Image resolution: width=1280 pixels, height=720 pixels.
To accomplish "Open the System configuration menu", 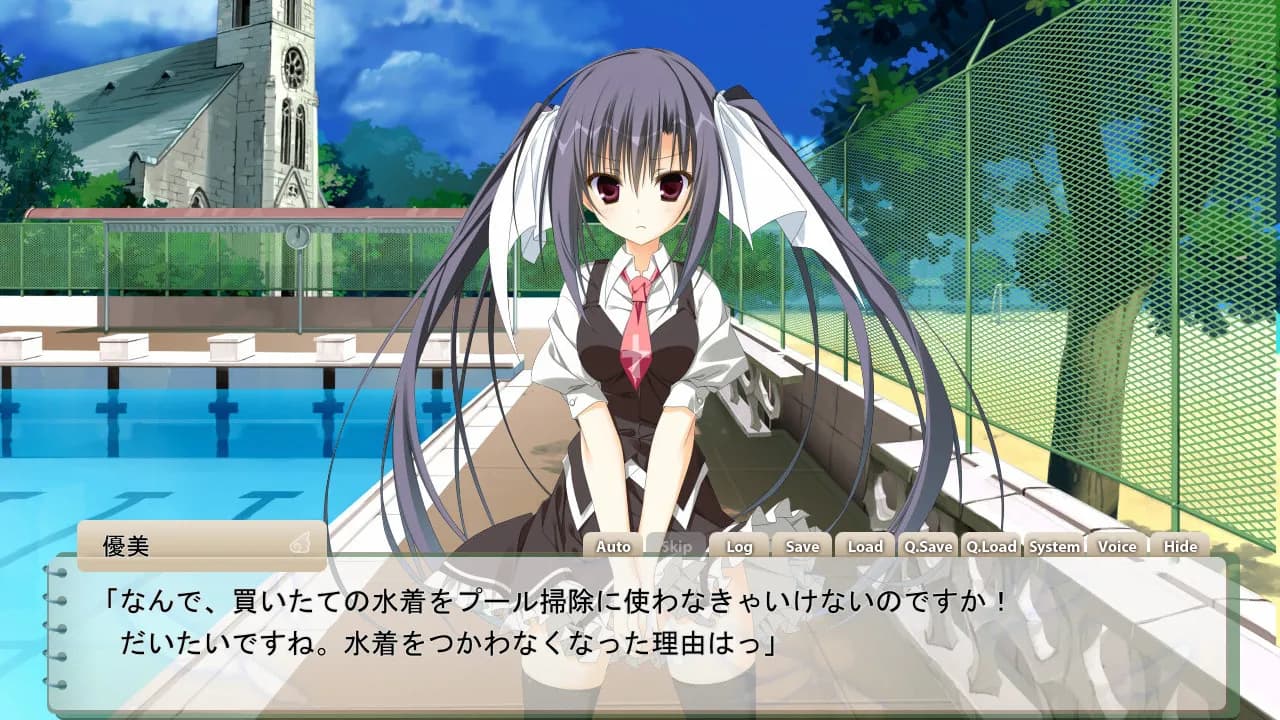I will tap(1055, 547).
